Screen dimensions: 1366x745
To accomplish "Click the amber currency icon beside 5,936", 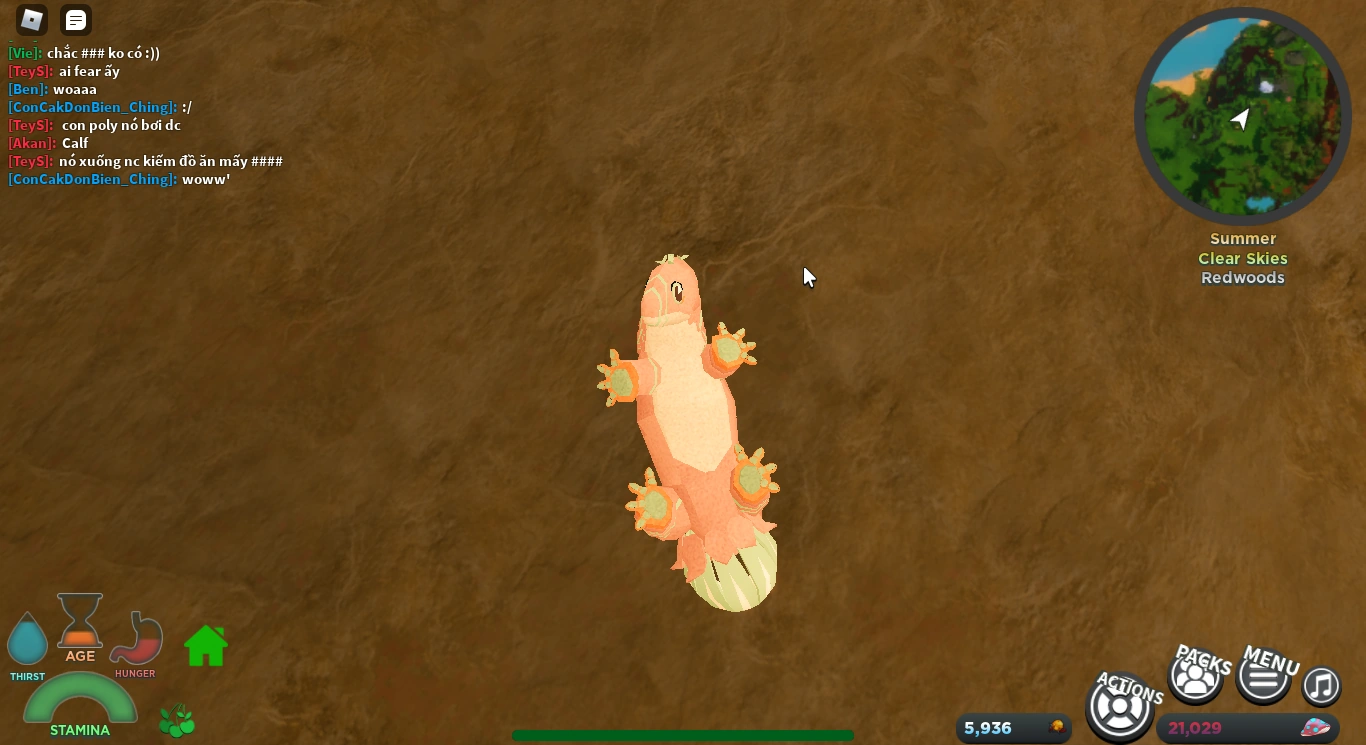I will click(1055, 728).
